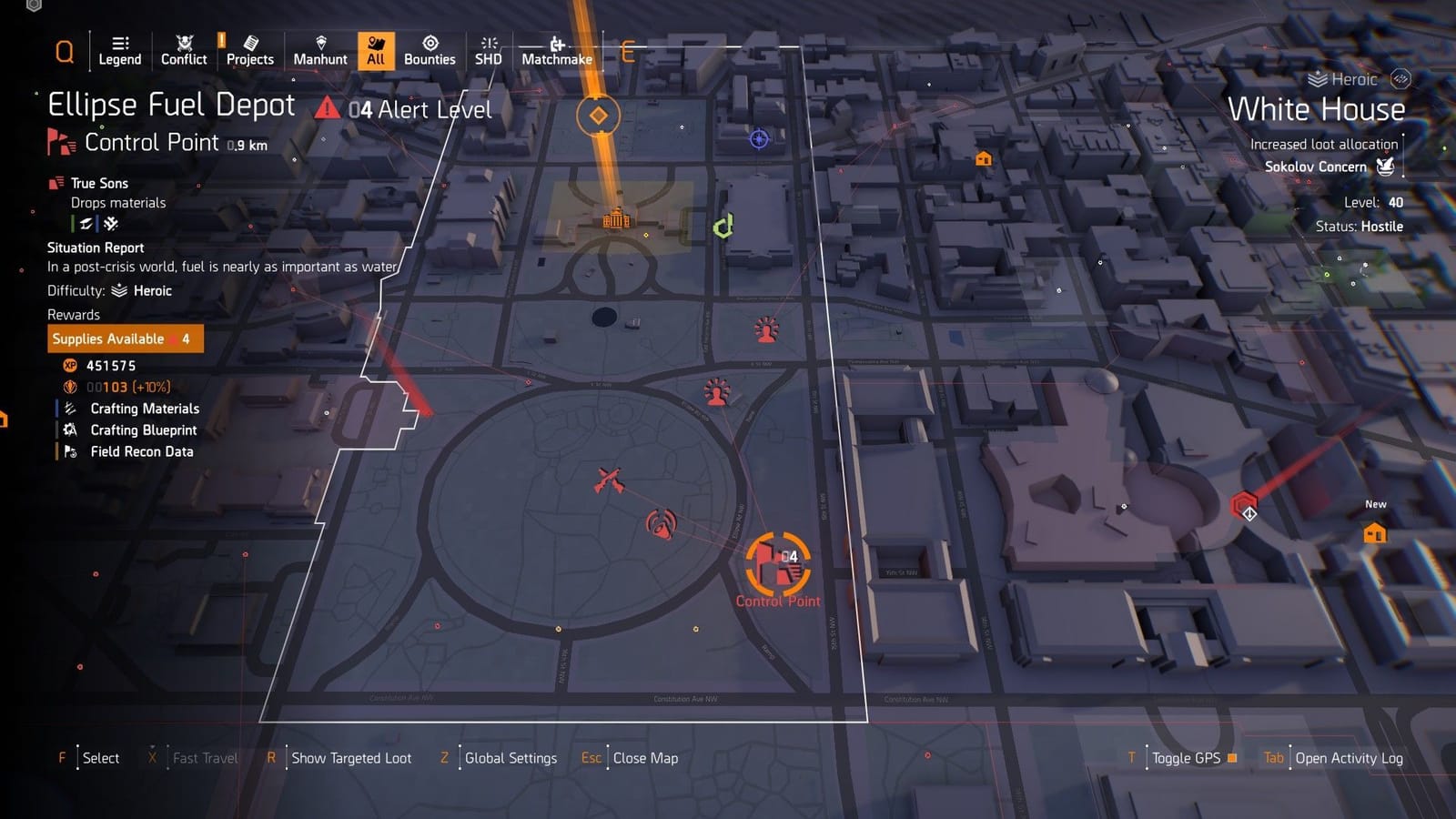Toggle the All map filter off
The height and width of the screenshot is (819, 1456).
[375, 50]
